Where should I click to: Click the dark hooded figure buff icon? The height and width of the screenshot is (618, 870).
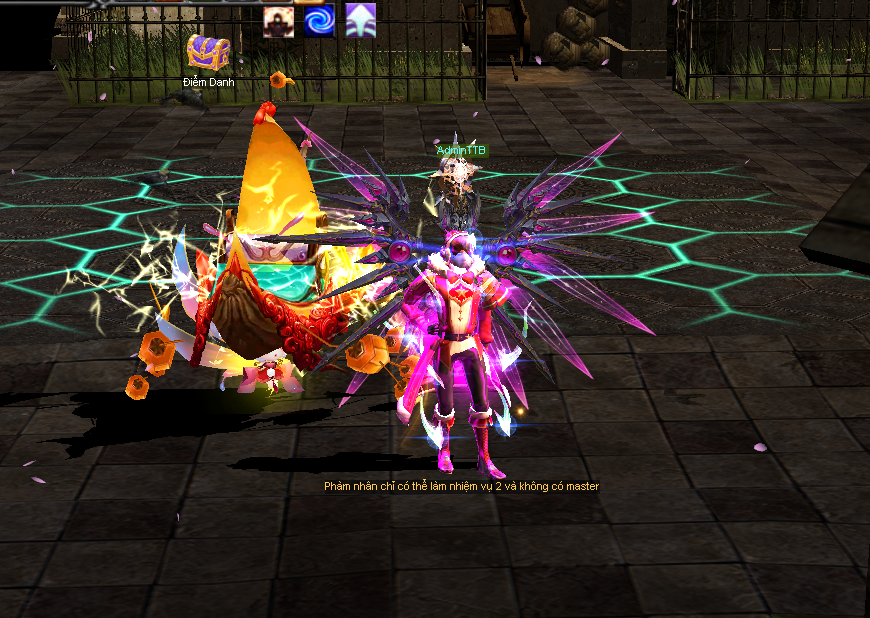coord(279,20)
